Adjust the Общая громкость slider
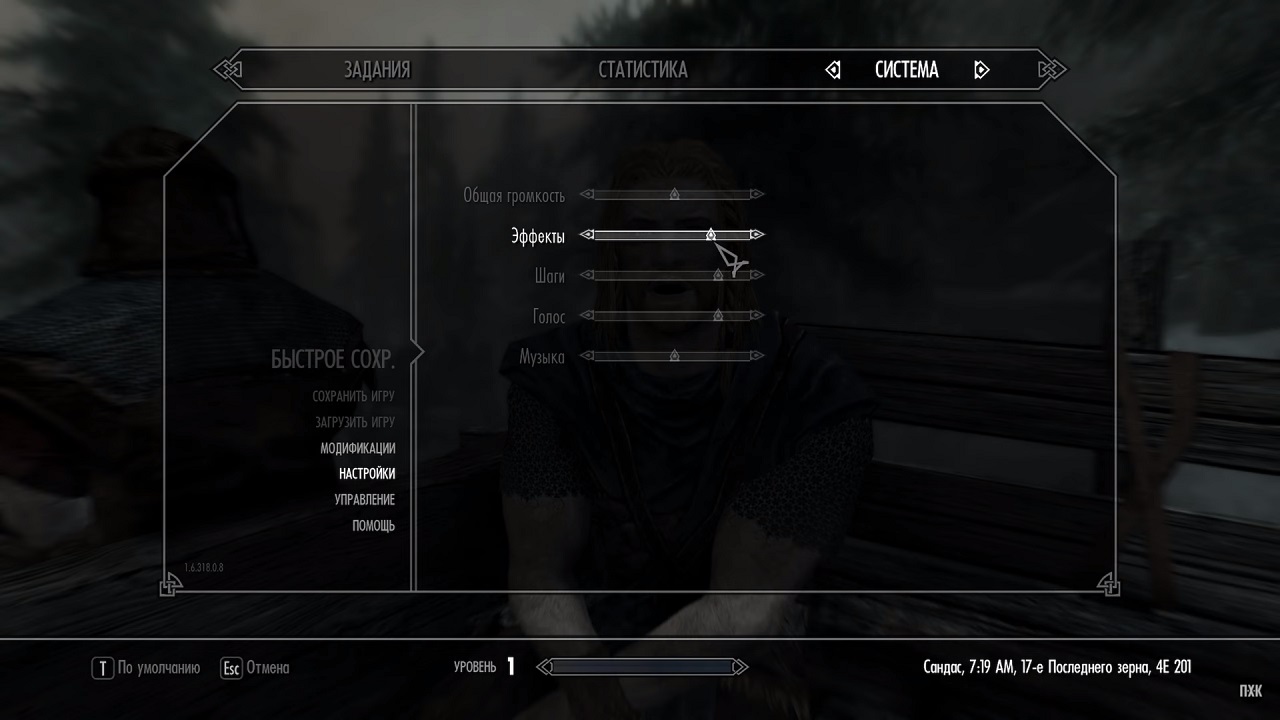 tap(672, 194)
